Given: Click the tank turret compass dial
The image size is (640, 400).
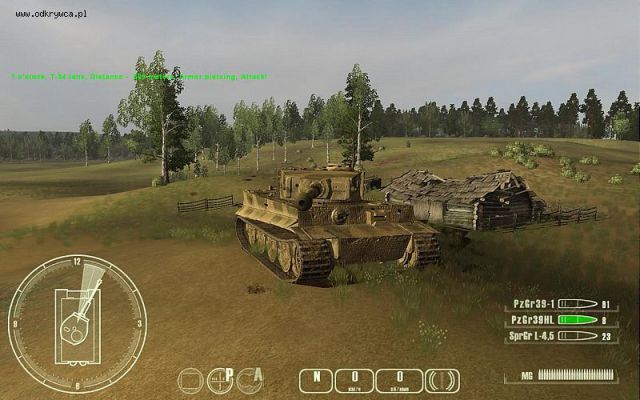Looking at the screenshot, I should (x=77, y=324).
